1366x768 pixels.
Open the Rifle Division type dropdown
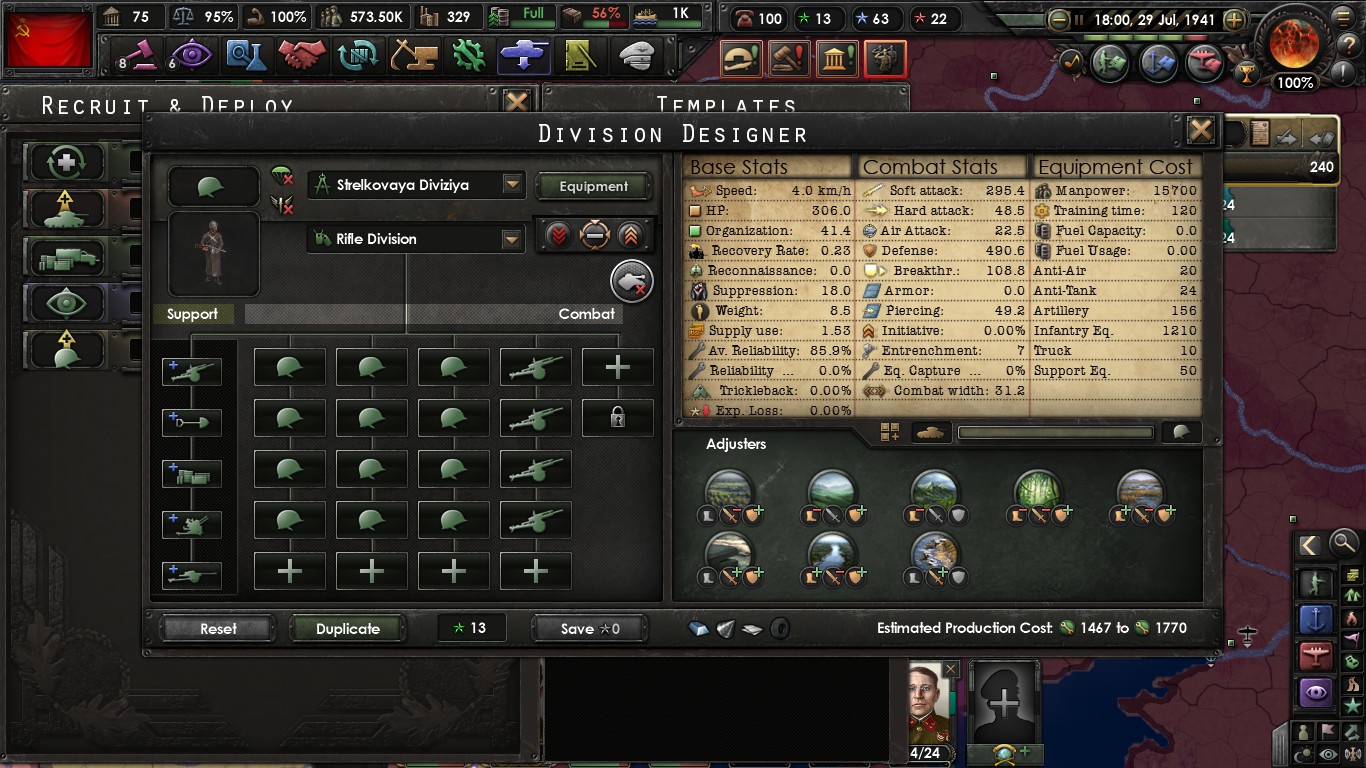416,239
